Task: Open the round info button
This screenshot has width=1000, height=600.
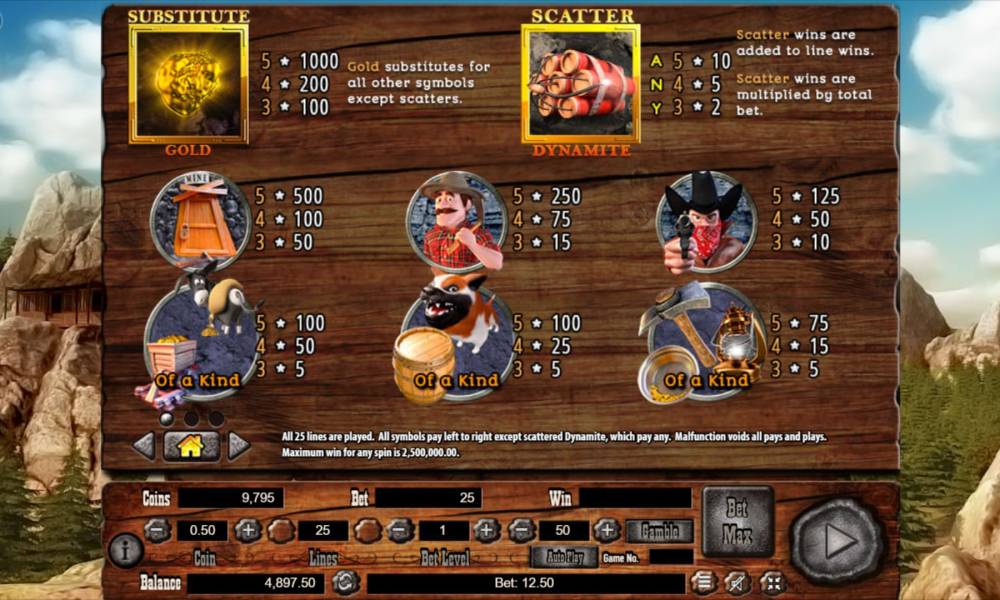Action: [x=126, y=549]
